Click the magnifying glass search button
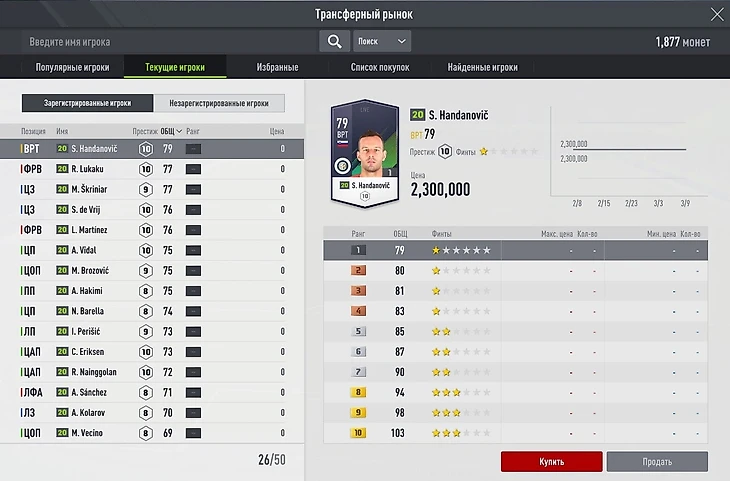Screen dimensions: 730x481 pos(334,42)
